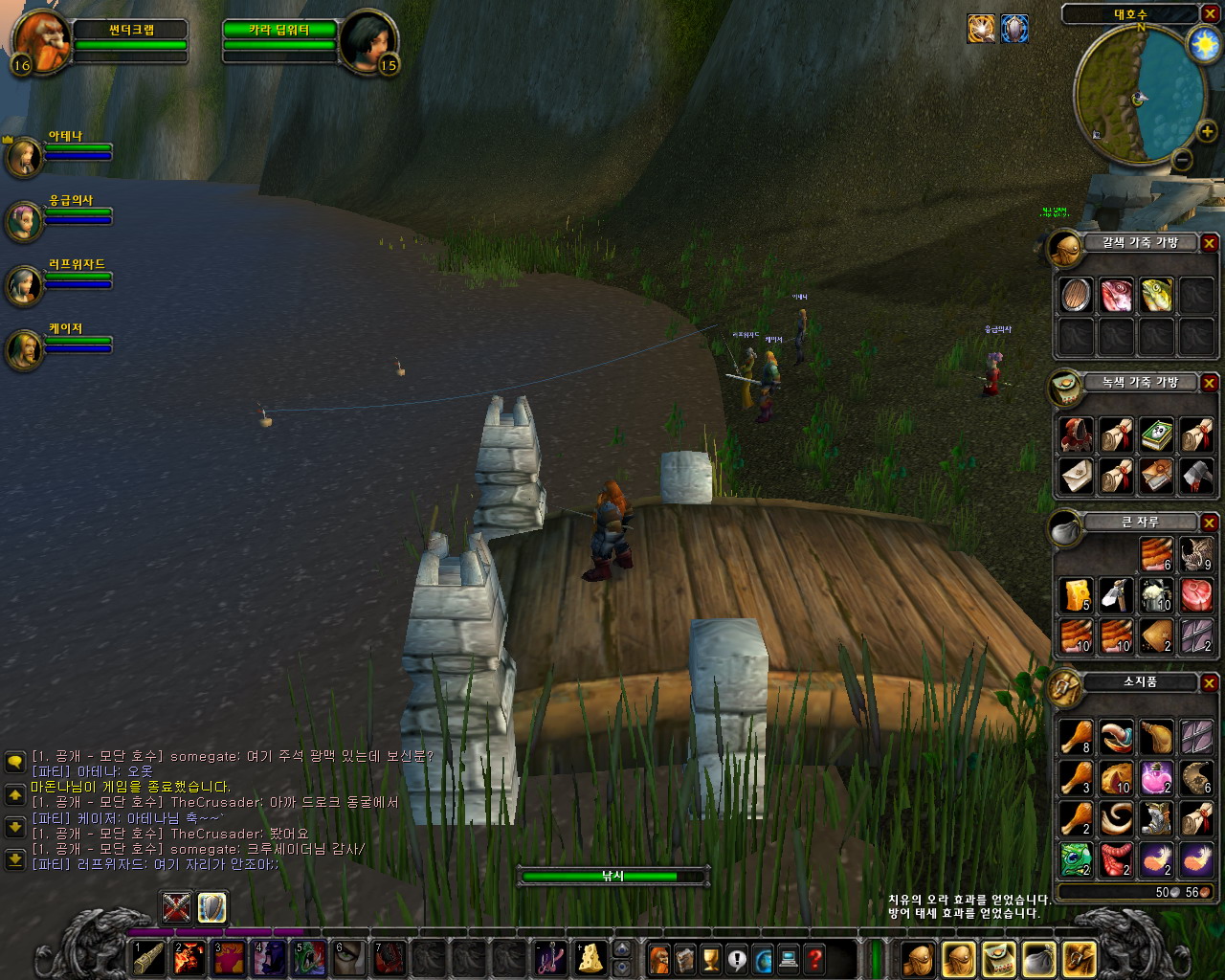Close the brown leather bag window
1225x980 pixels.
tap(1210, 243)
